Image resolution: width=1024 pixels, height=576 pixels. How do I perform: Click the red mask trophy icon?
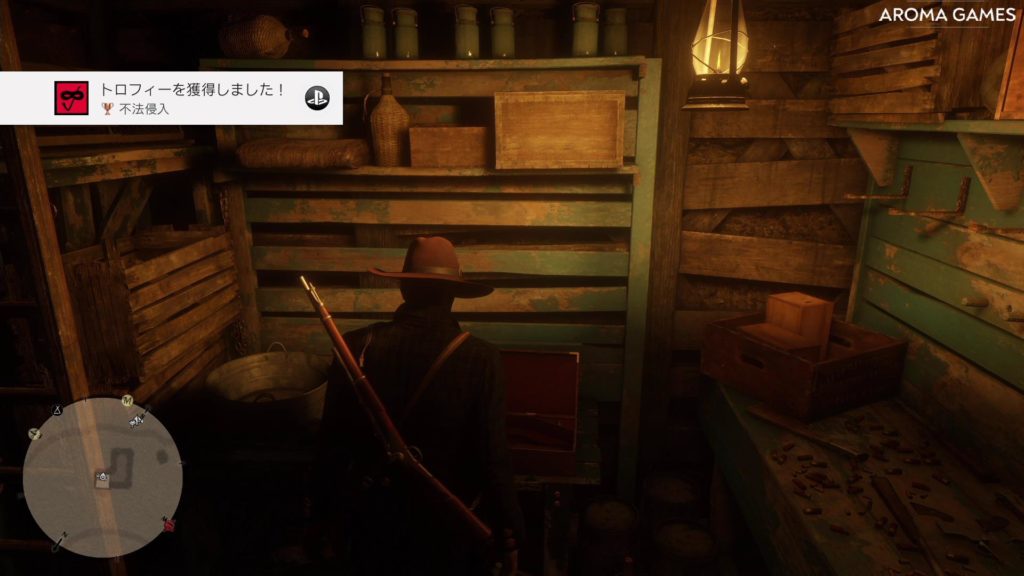tap(71, 98)
